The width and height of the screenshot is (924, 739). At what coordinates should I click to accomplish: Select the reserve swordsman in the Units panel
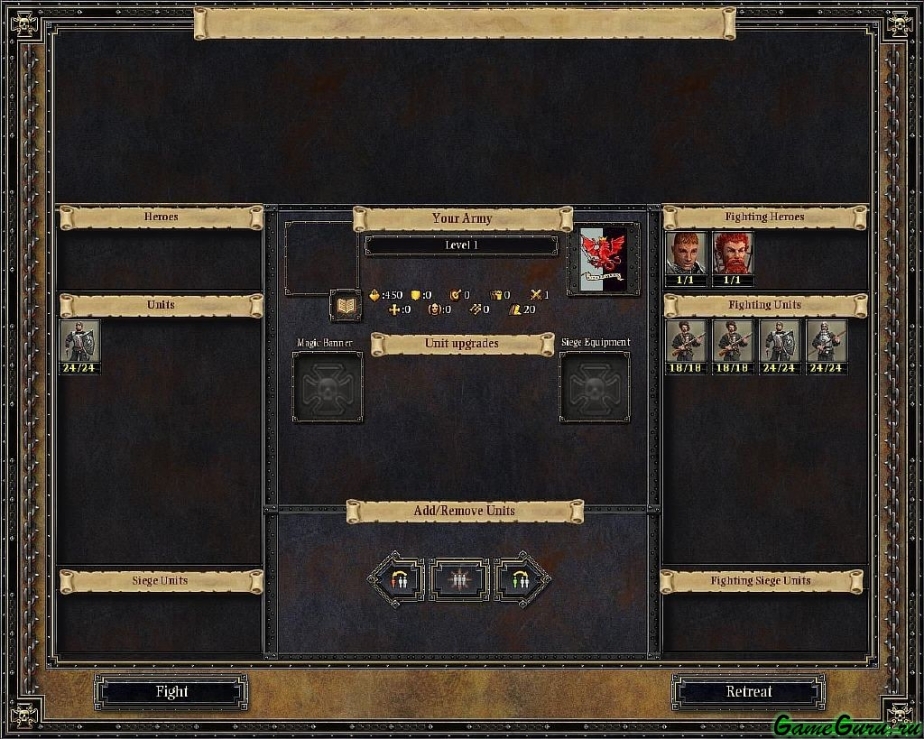point(79,341)
